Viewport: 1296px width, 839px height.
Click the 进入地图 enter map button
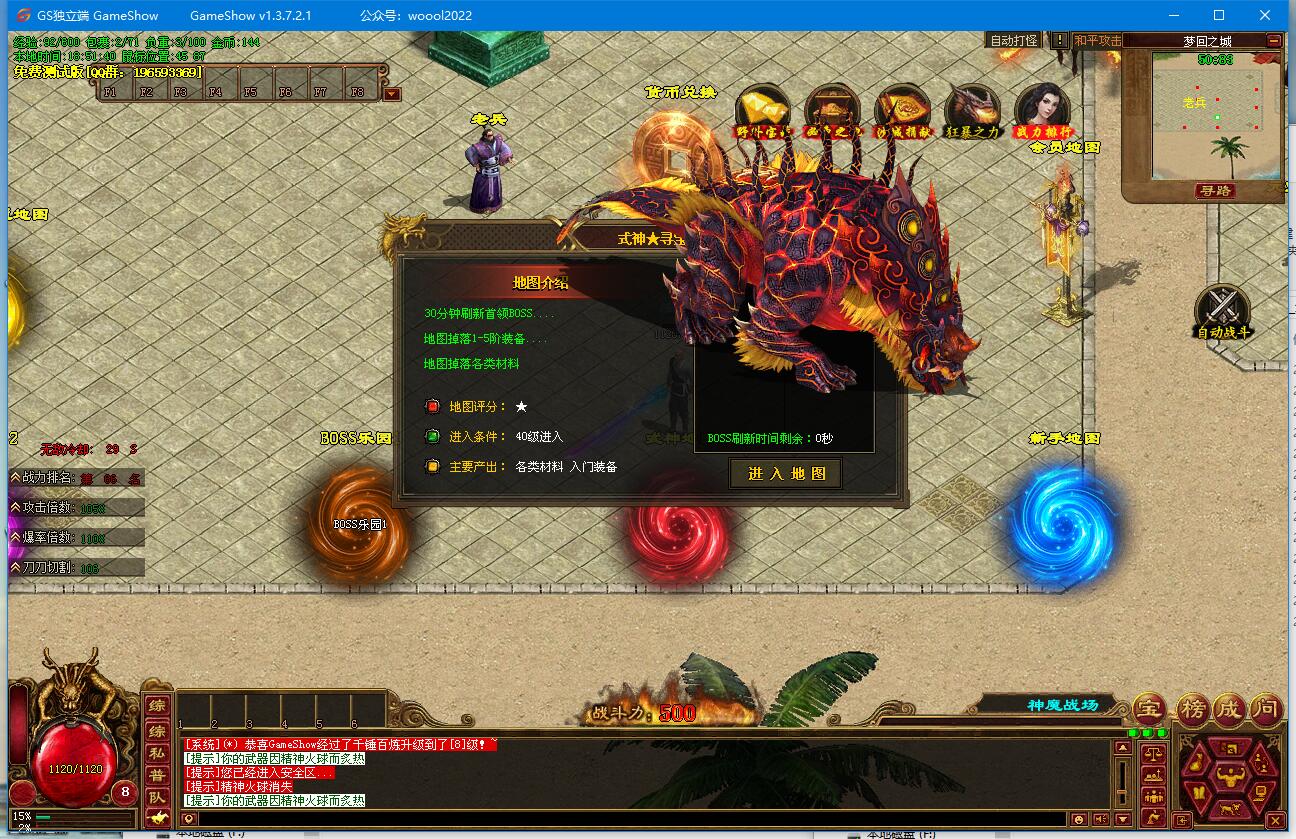[786, 474]
